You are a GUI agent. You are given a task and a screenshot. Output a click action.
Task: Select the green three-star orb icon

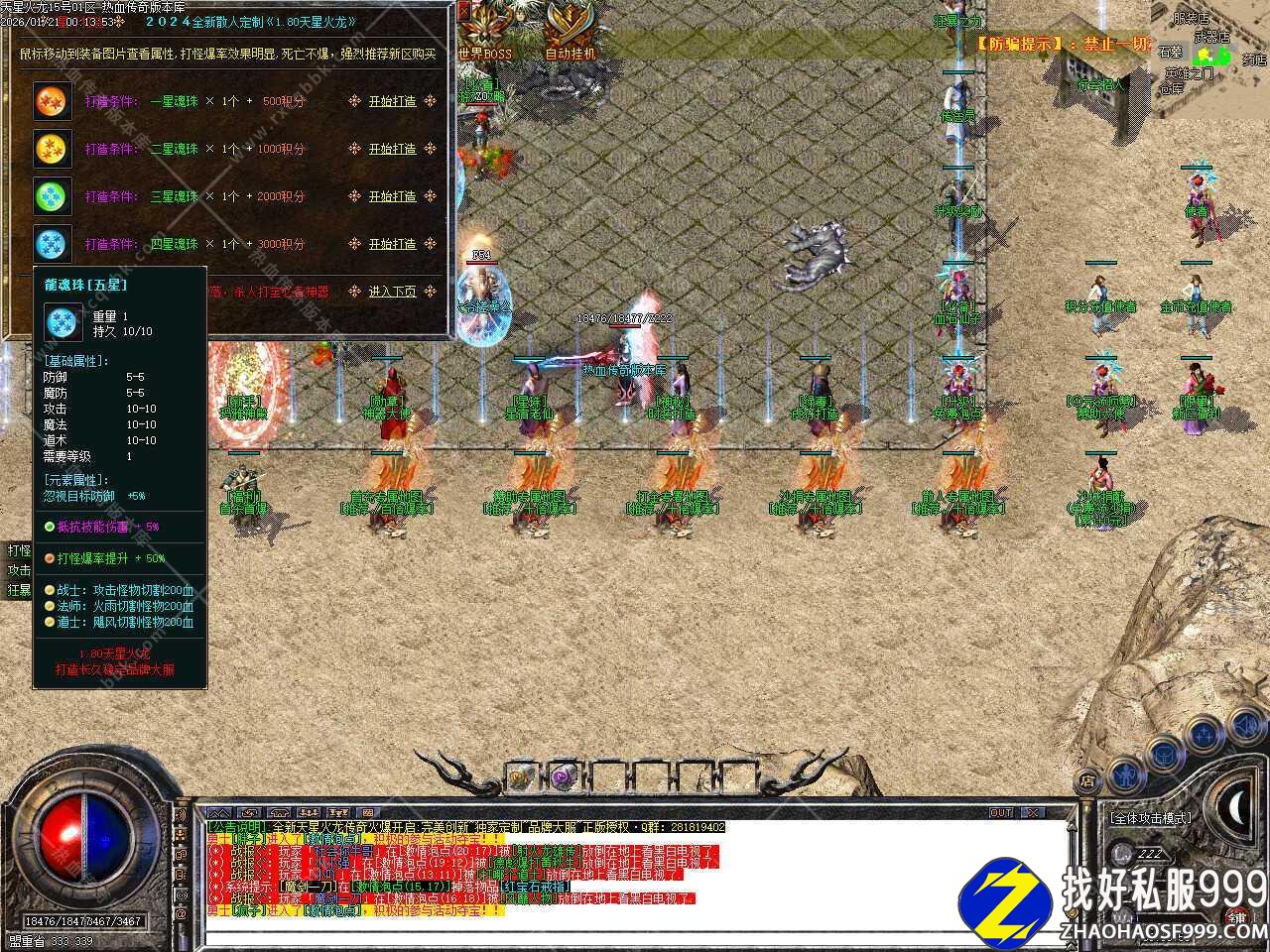(50, 195)
